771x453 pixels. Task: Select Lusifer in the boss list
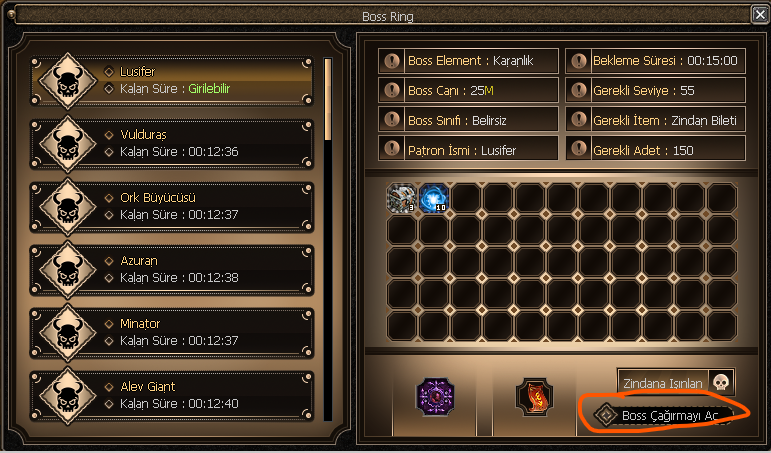[175, 80]
